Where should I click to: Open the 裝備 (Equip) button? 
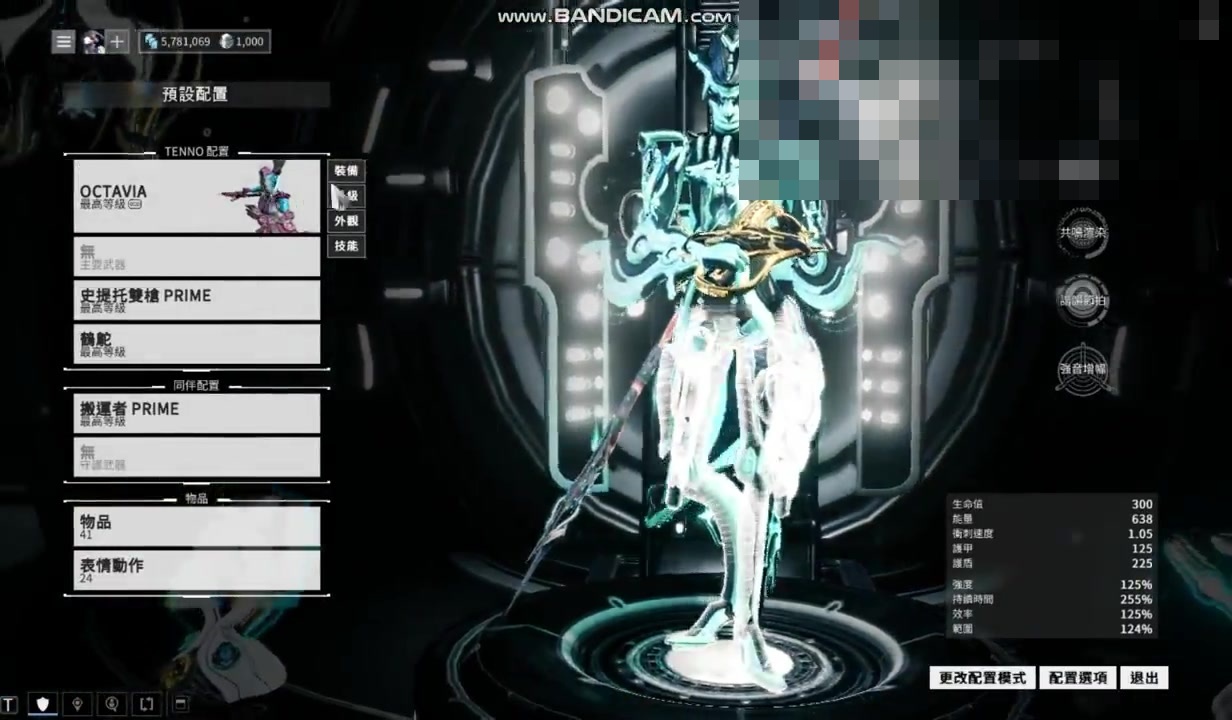click(x=346, y=171)
